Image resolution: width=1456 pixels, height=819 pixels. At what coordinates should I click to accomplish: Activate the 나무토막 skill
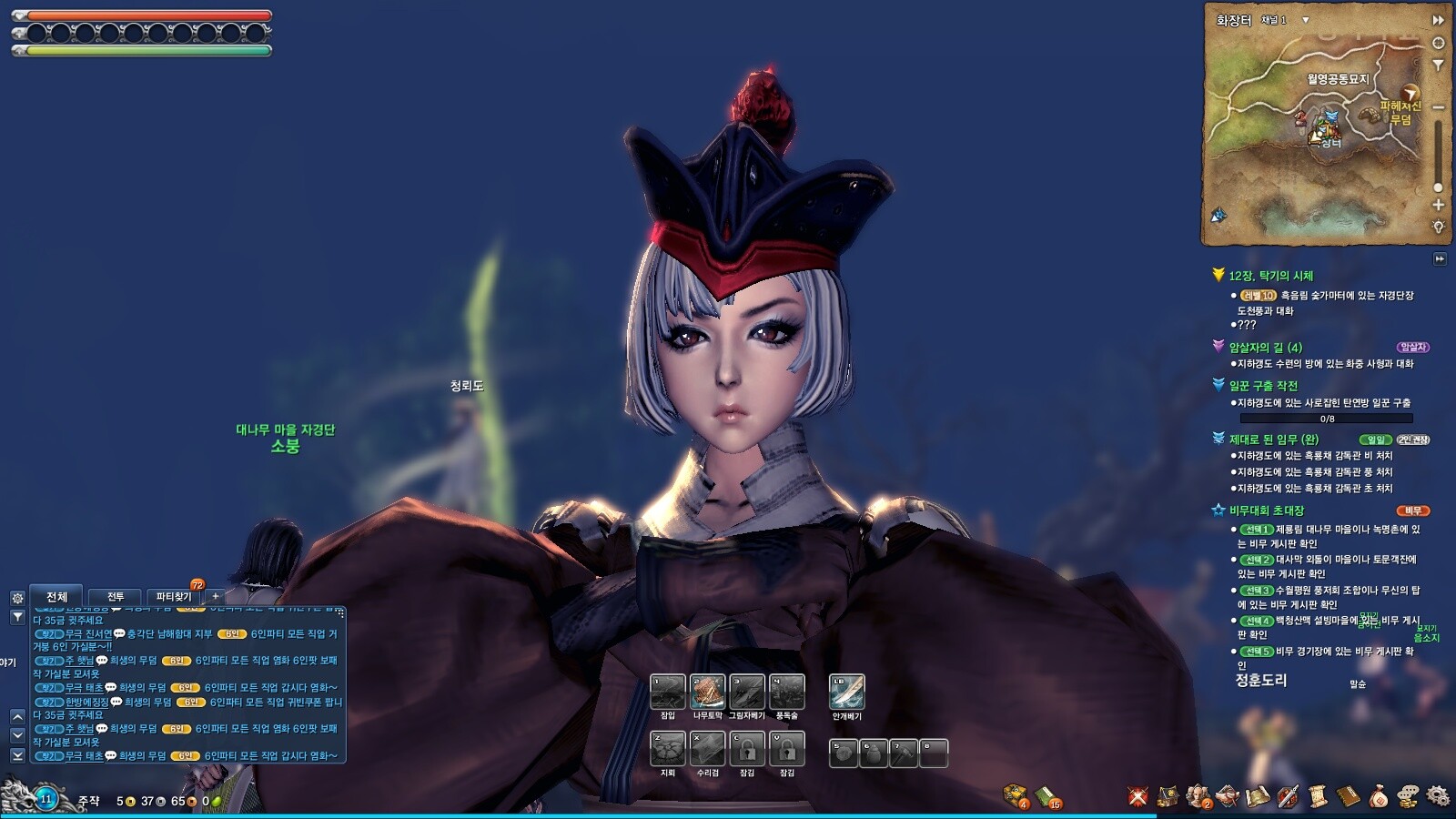(x=707, y=693)
